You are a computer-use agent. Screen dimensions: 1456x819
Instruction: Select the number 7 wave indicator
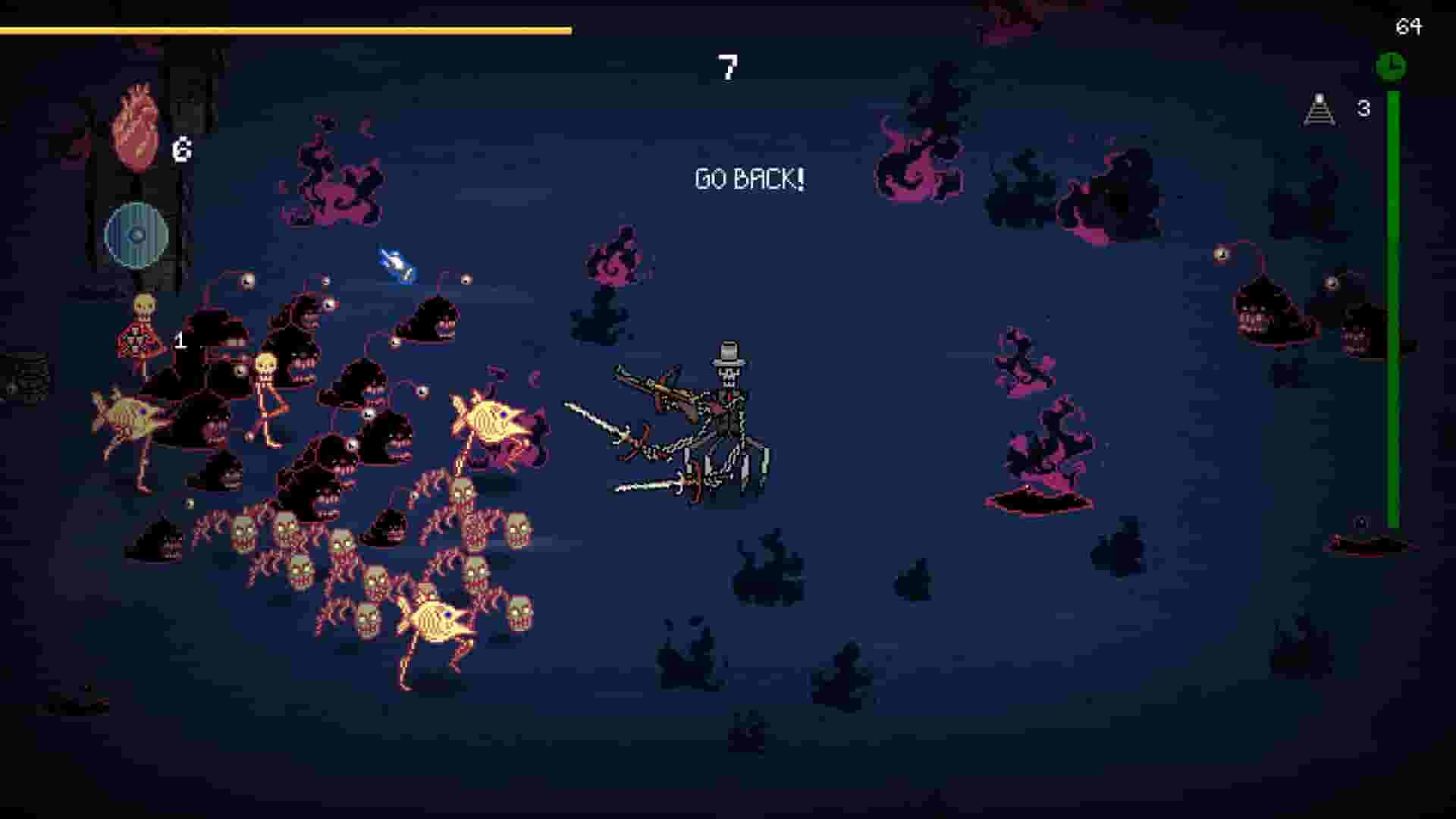(726, 68)
